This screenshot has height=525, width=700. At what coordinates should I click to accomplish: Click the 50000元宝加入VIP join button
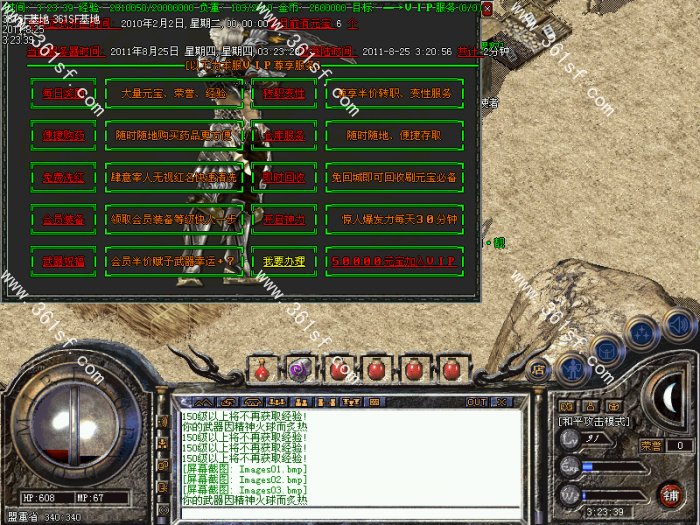(394, 261)
